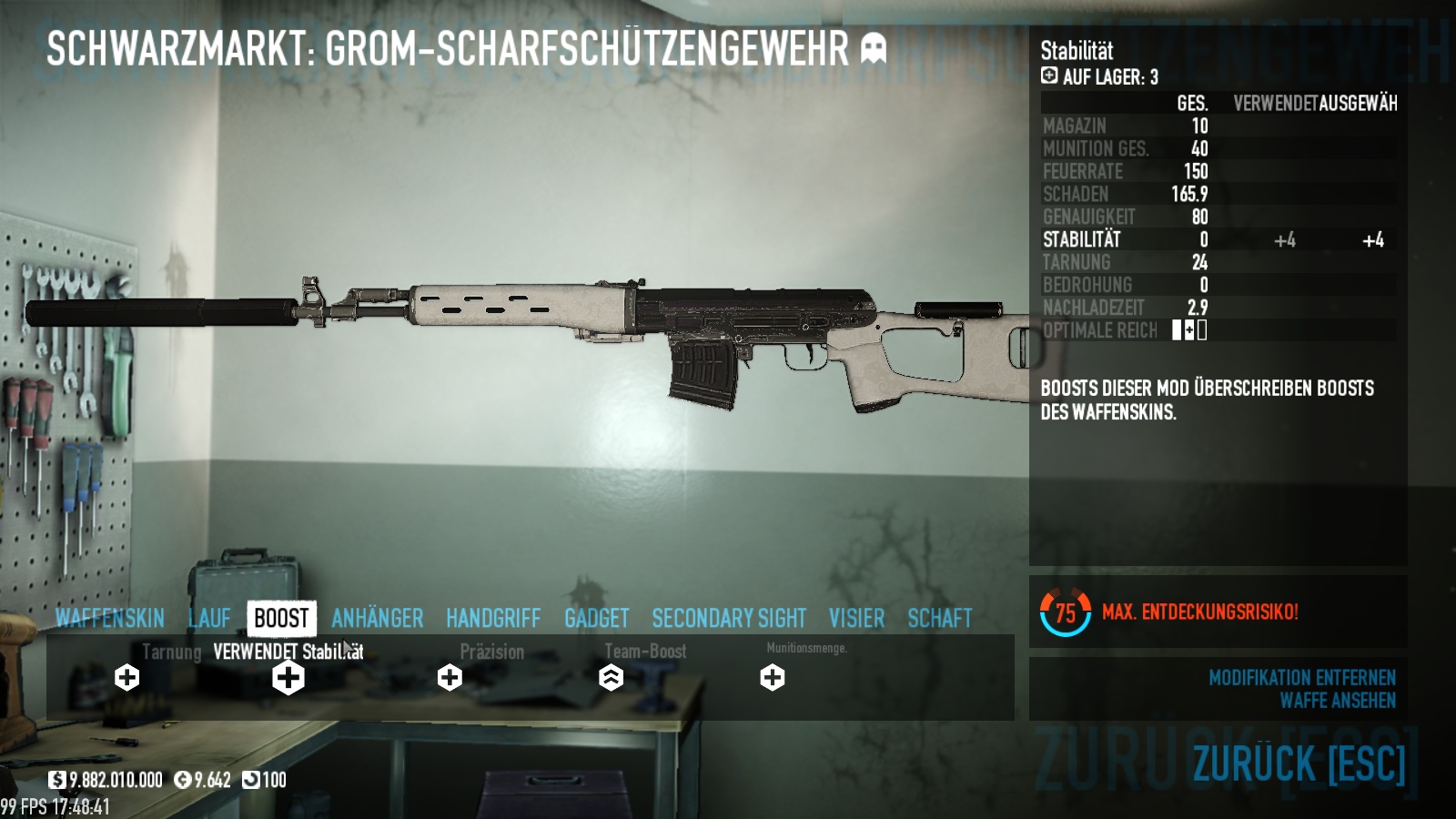
Task: Open the Schaft category
Action: pos(939,619)
